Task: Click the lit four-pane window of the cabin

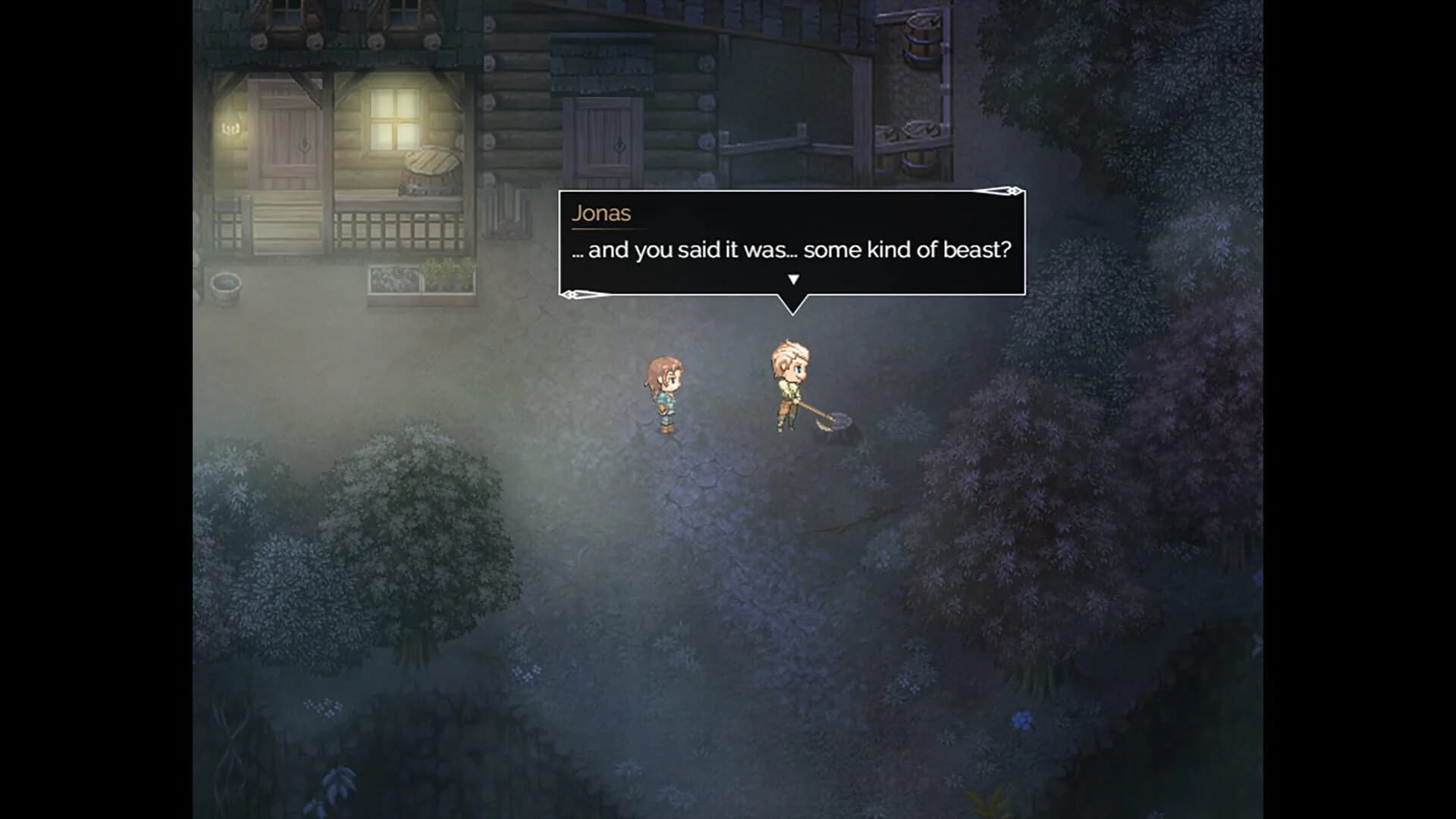Action: 396,118
